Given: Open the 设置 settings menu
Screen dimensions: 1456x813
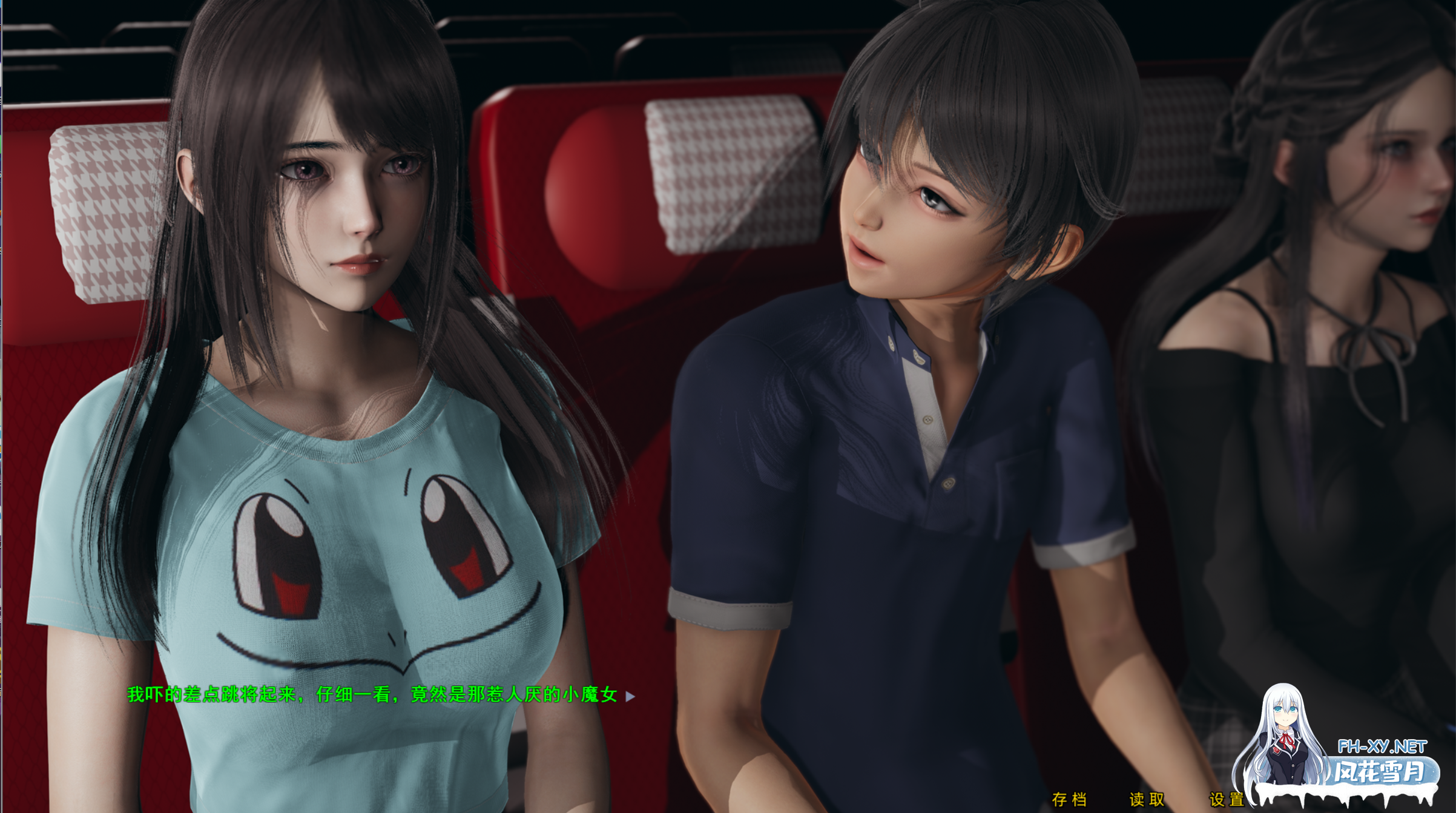Looking at the screenshot, I should coord(1226,800).
